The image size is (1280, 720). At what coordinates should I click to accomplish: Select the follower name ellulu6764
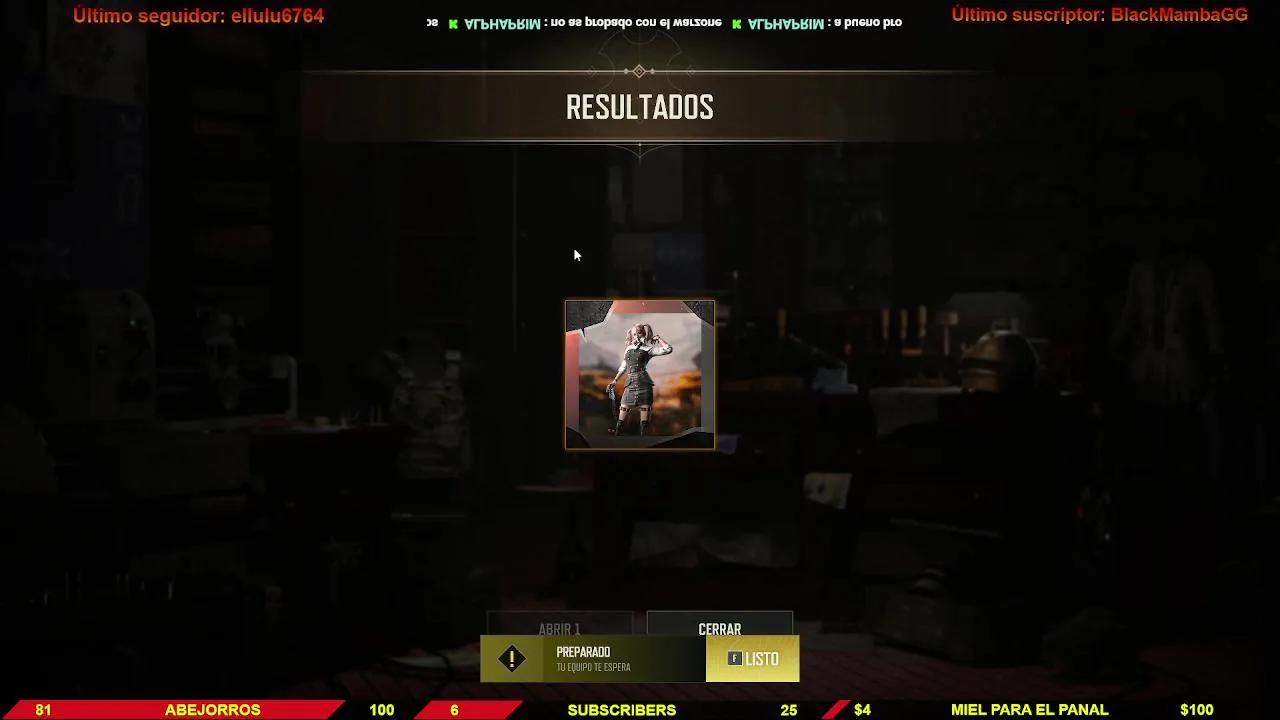tap(276, 15)
